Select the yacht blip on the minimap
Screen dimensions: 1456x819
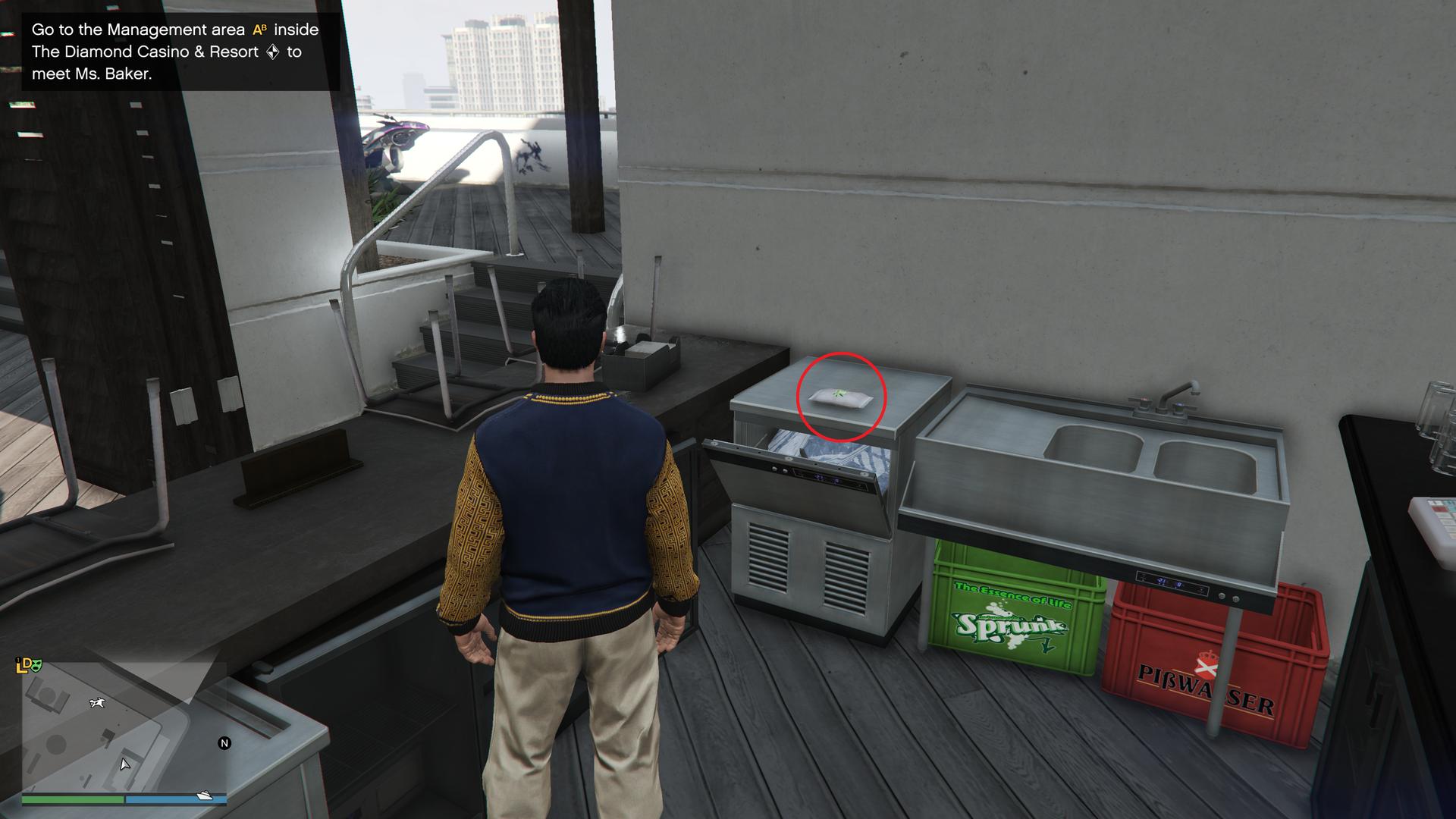[x=205, y=795]
